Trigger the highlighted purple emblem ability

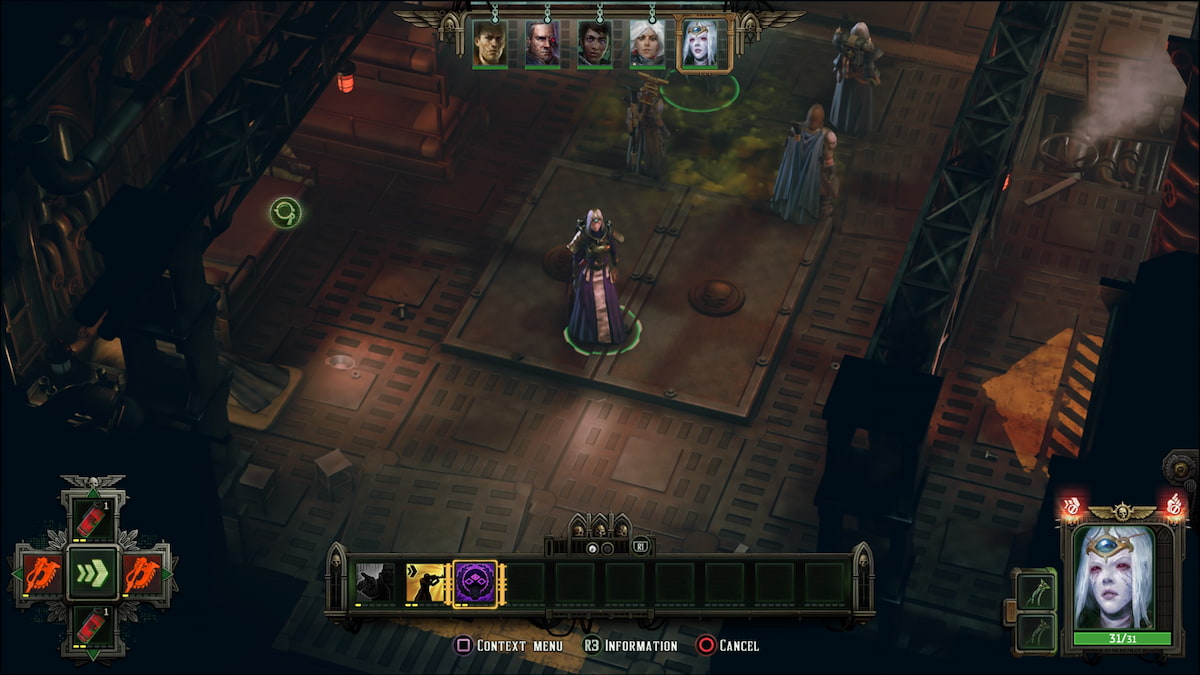[x=475, y=583]
